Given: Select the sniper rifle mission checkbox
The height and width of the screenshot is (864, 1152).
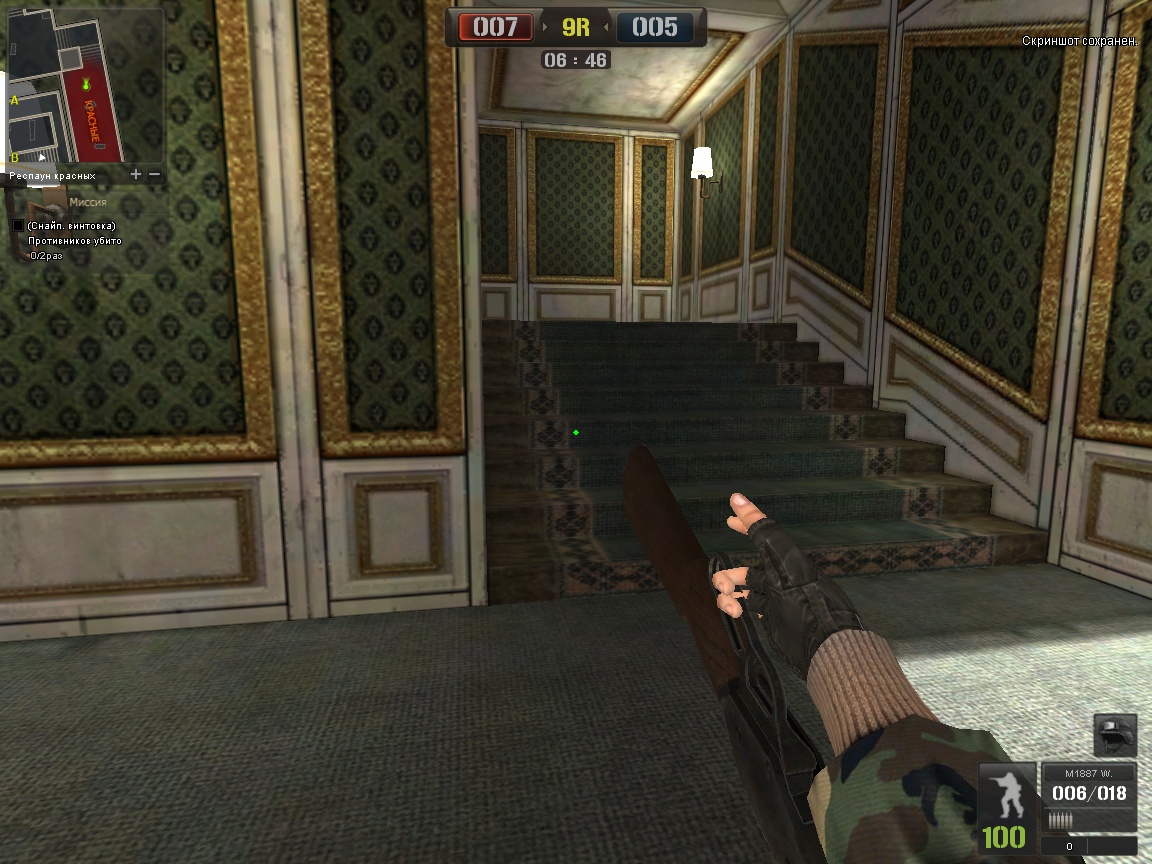Looking at the screenshot, I should [x=18, y=226].
